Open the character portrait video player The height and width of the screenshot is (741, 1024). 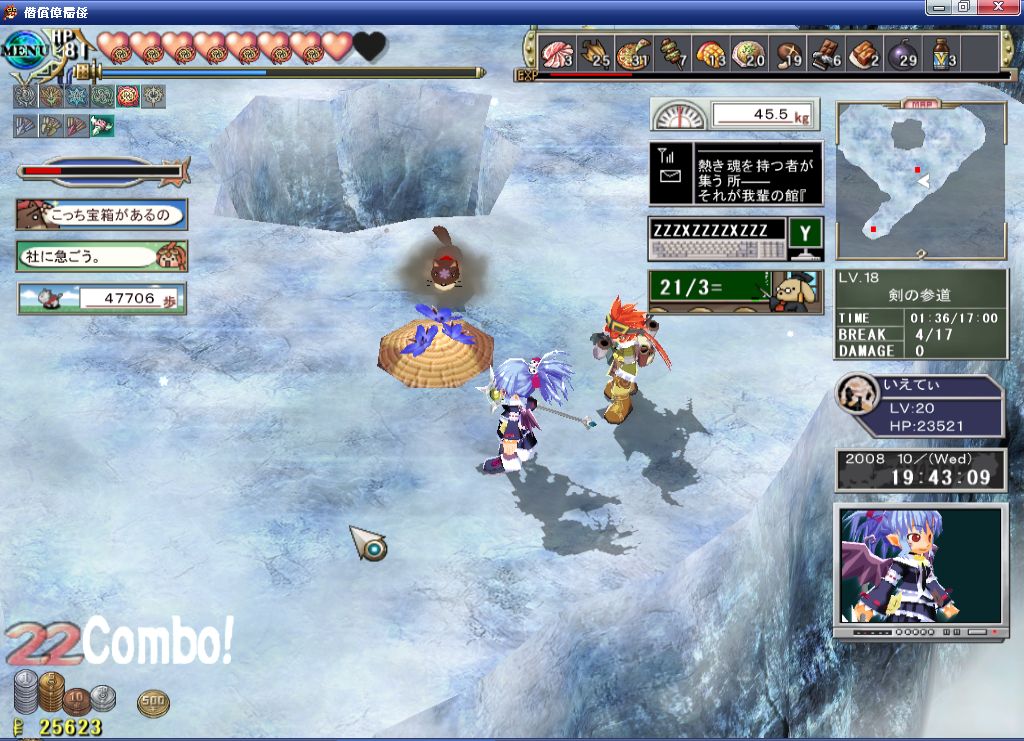point(920,570)
